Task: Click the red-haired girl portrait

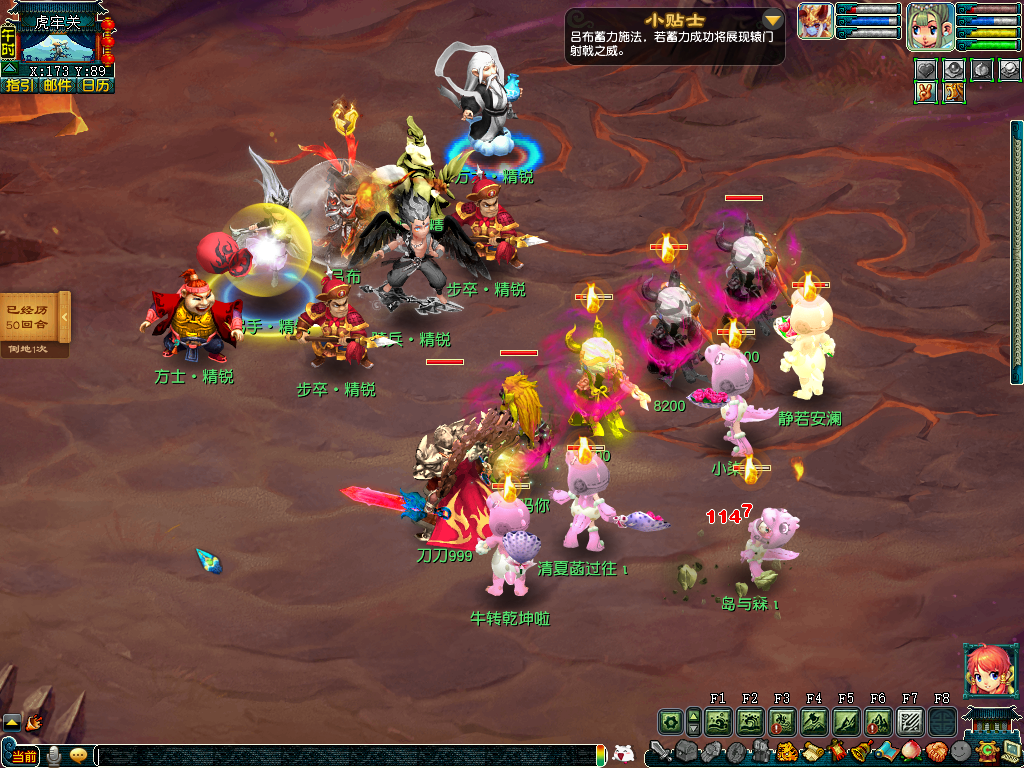Action: click(x=985, y=668)
